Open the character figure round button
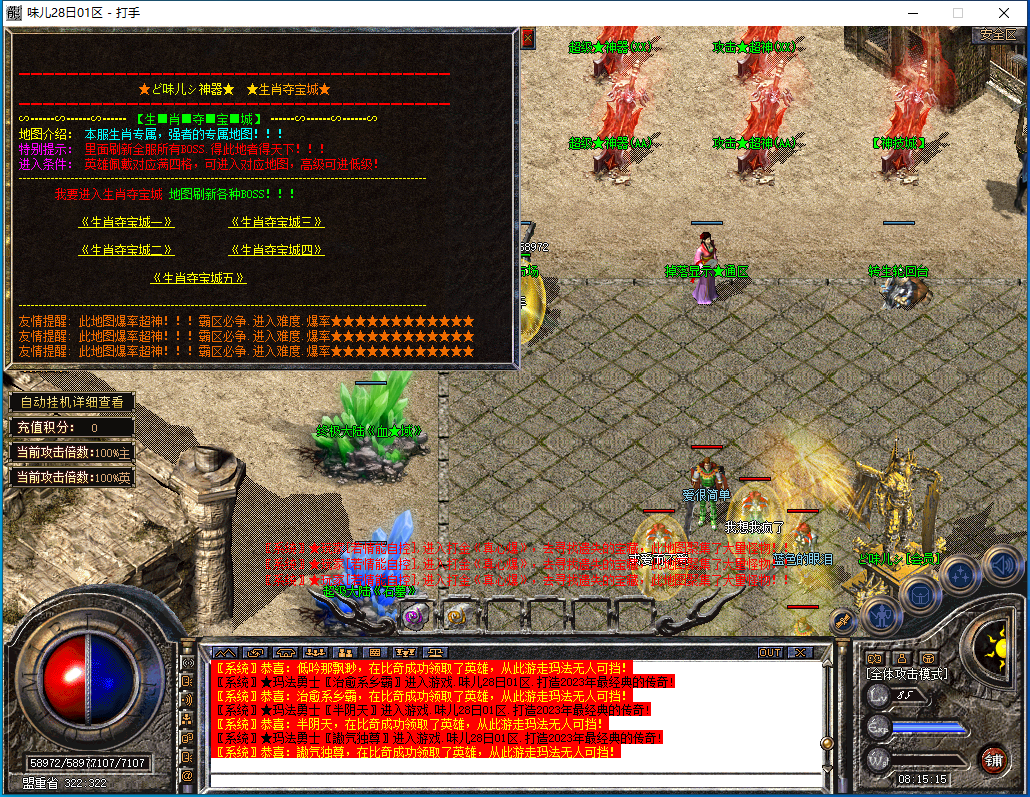 tap(881, 613)
